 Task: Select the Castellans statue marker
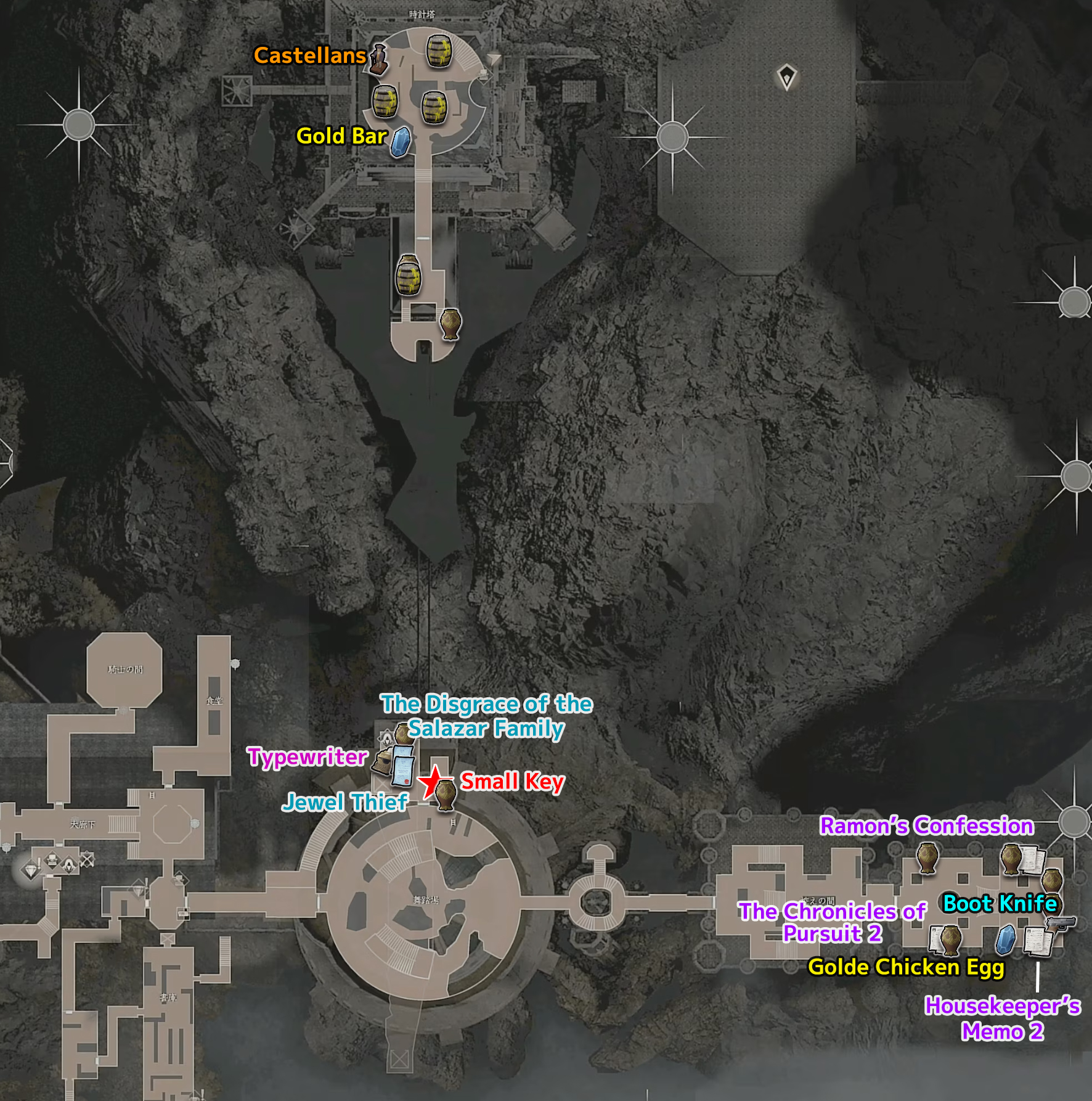pos(378,60)
